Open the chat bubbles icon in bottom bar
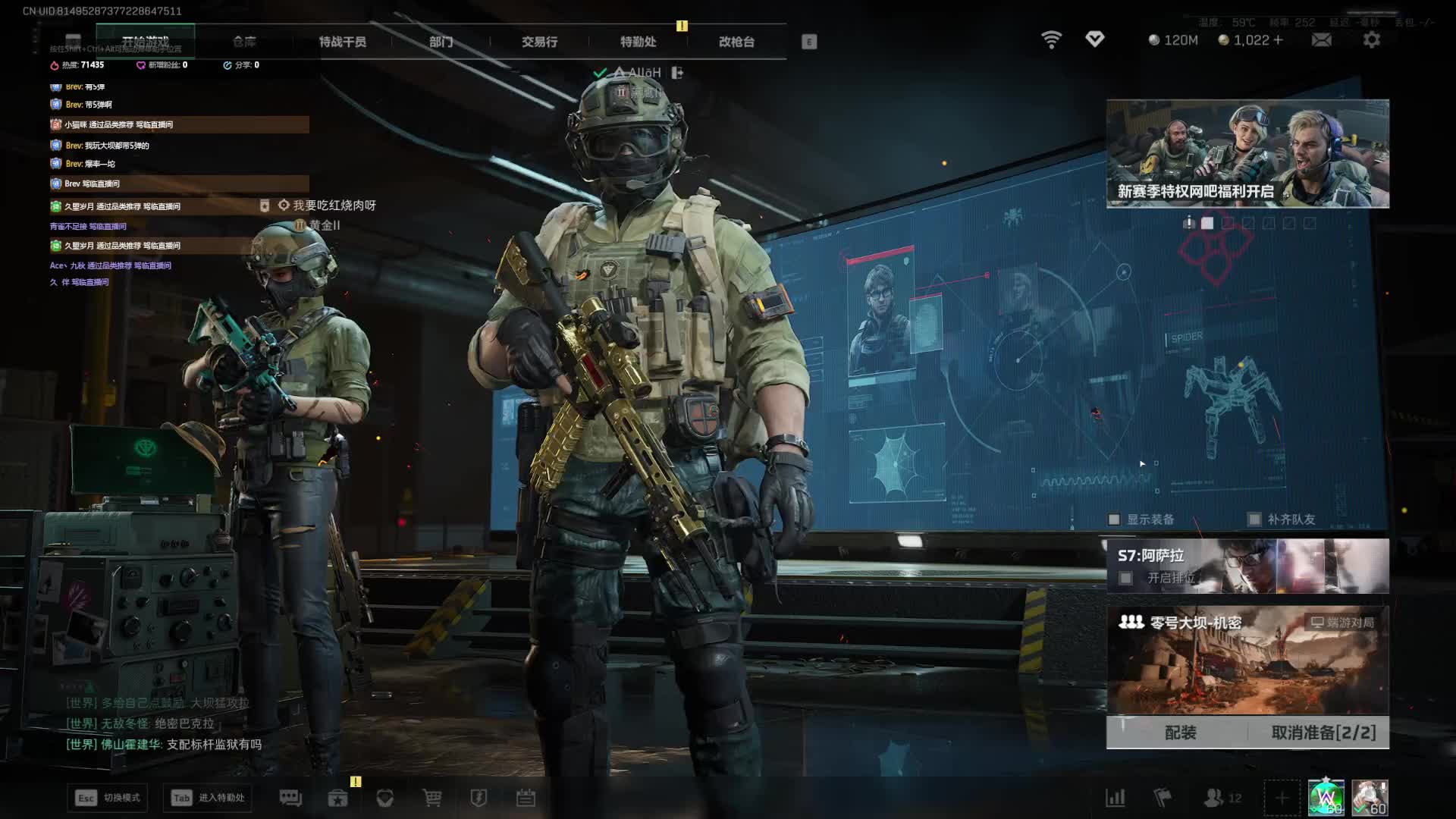Image resolution: width=1456 pixels, height=819 pixels. [290, 798]
